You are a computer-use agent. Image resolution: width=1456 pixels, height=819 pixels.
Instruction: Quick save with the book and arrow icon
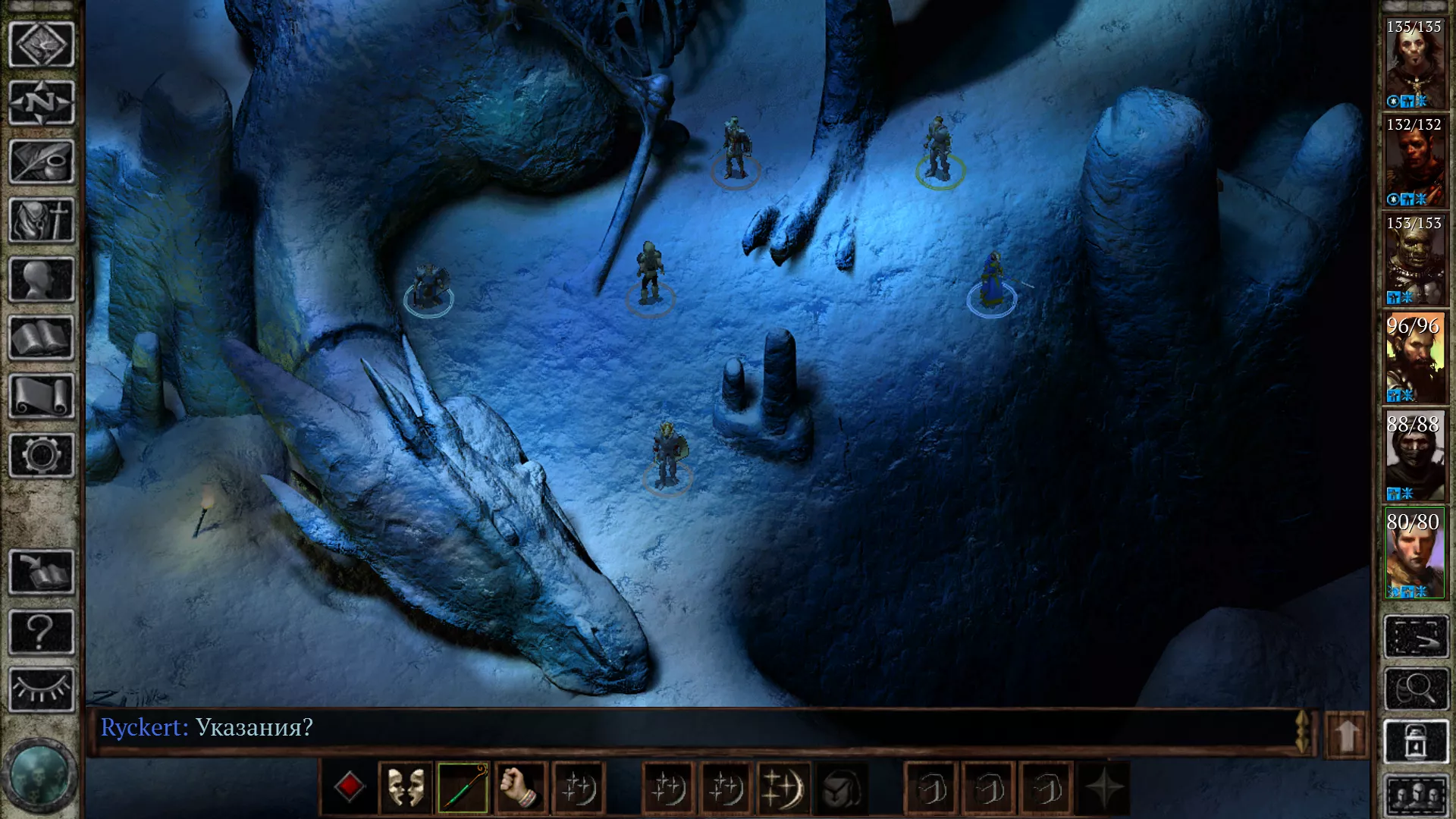click(x=42, y=573)
